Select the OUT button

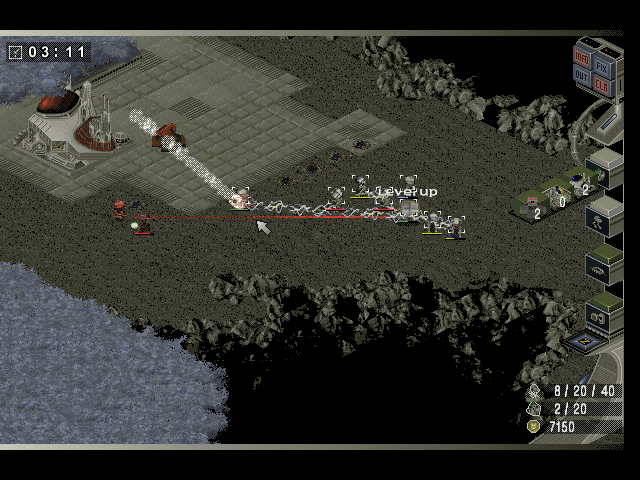(582, 77)
